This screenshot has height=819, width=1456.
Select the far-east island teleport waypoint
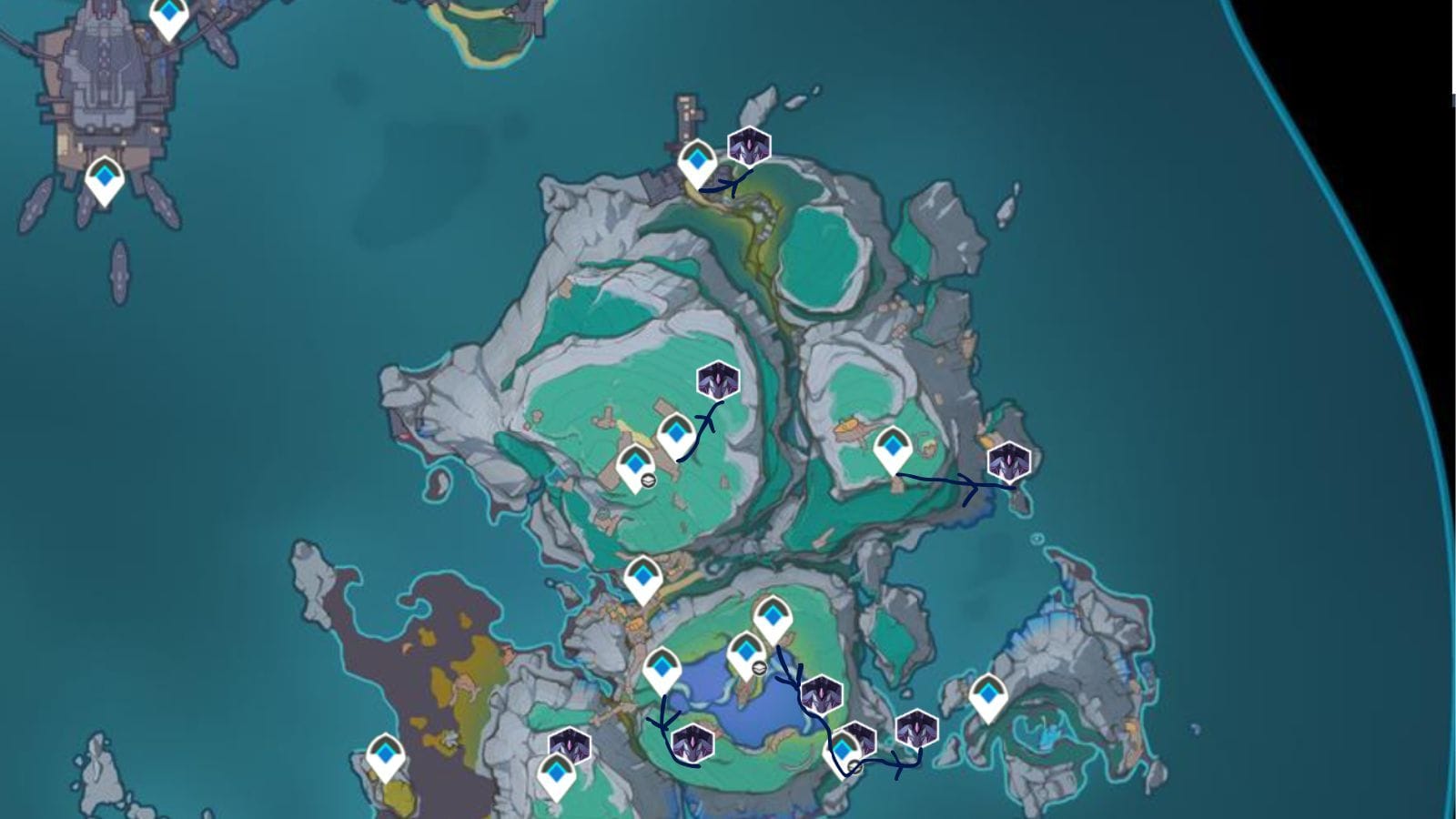pyautogui.click(x=987, y=694)
